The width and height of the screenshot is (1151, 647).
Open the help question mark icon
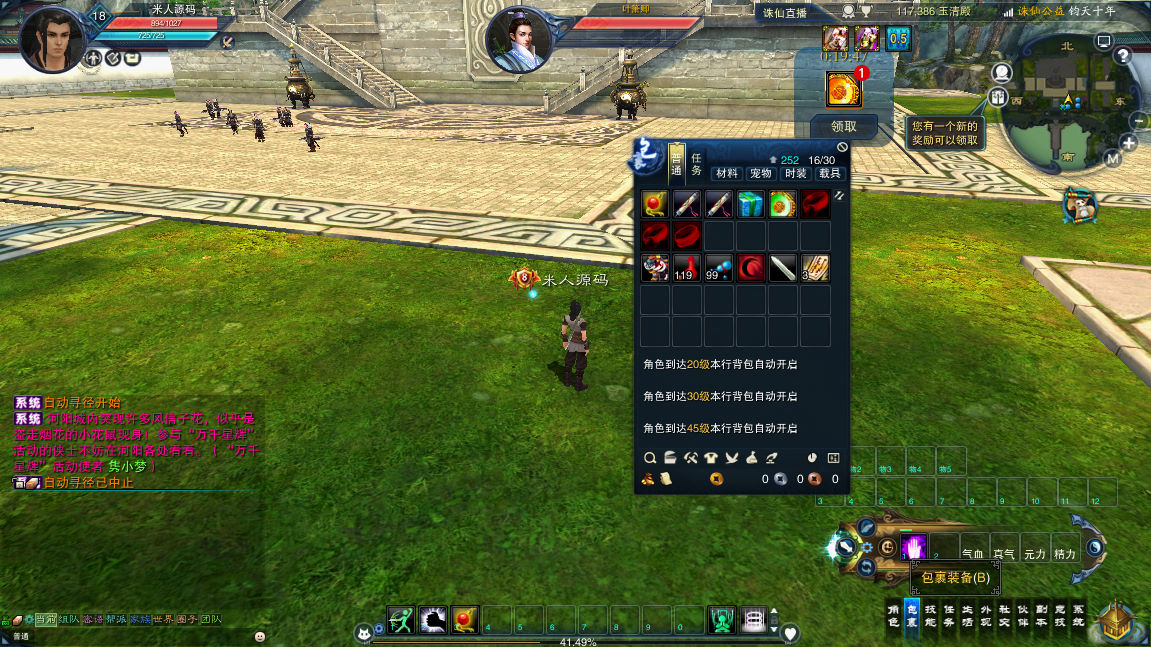point(1123,56)
